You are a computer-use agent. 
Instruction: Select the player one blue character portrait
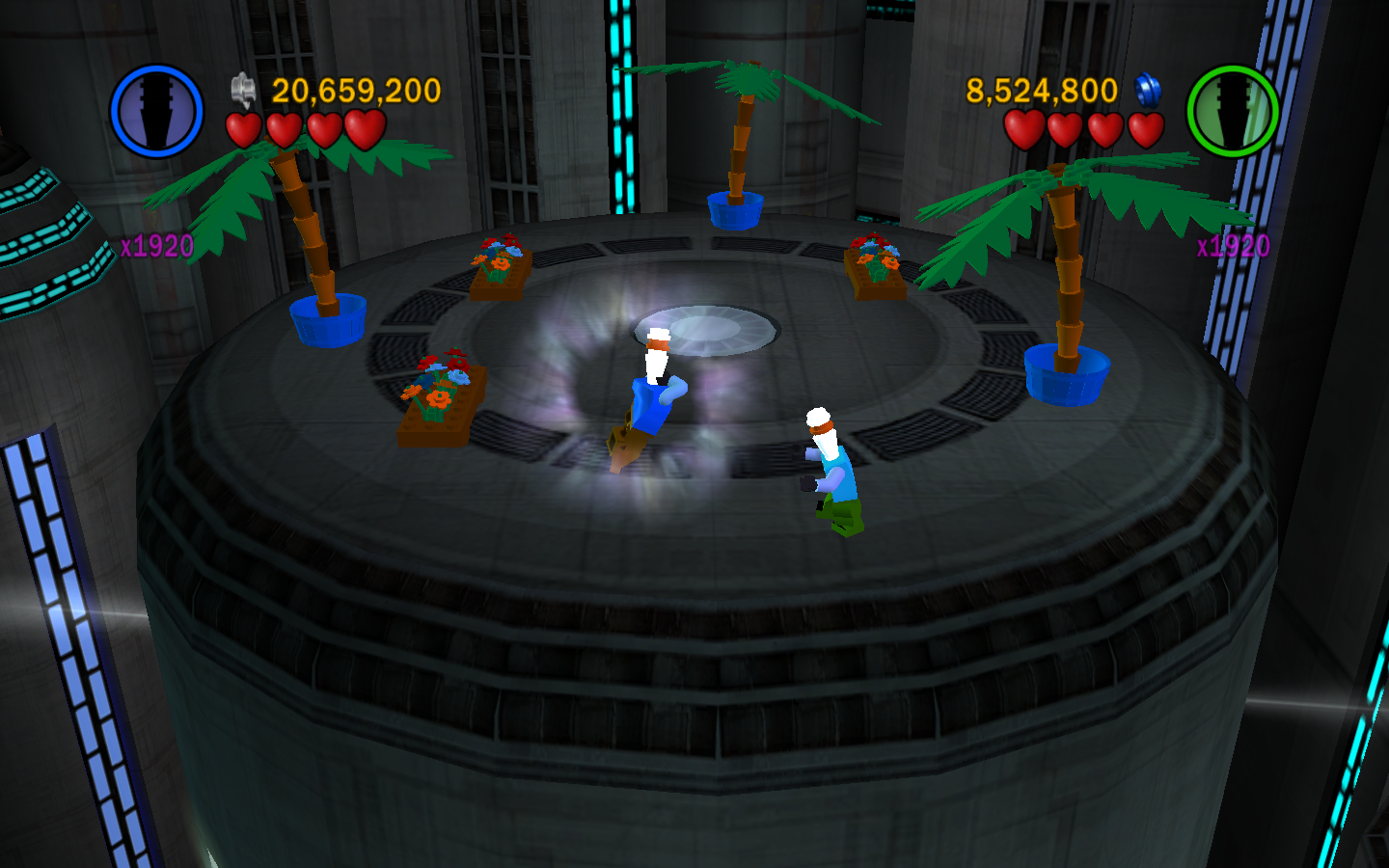click(156, 111)
